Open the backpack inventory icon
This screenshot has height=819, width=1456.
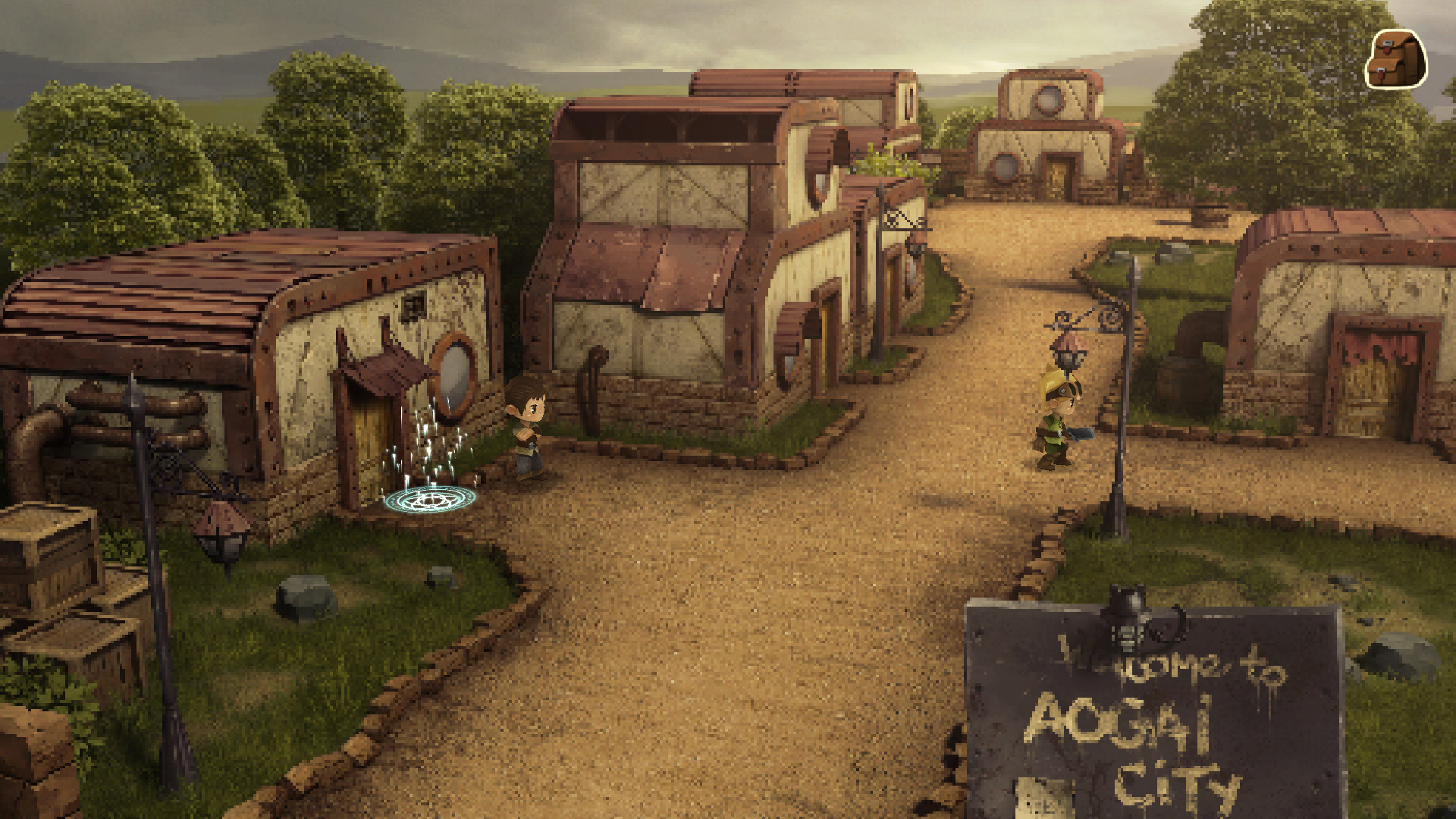click(x=1396, y=60)
